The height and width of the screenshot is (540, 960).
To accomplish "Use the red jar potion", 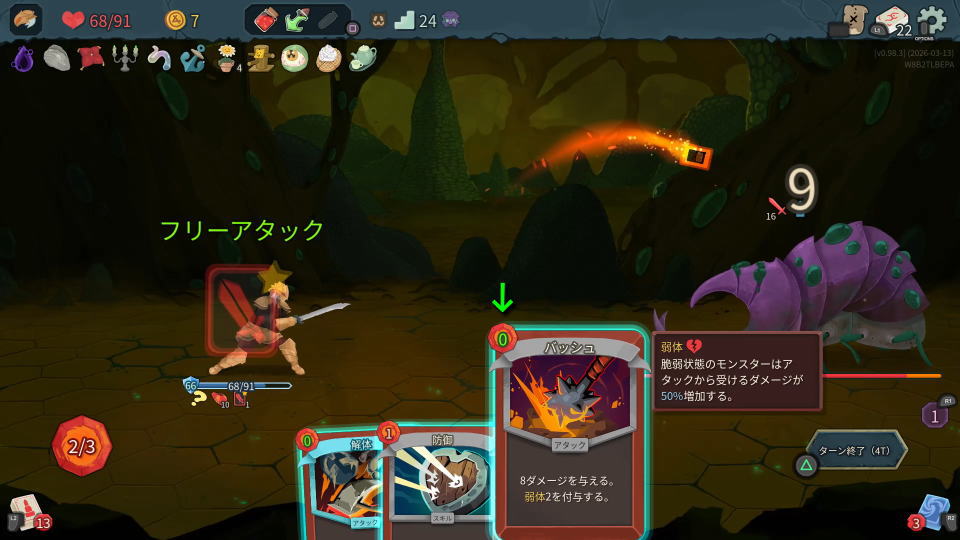I will point(266,20).
